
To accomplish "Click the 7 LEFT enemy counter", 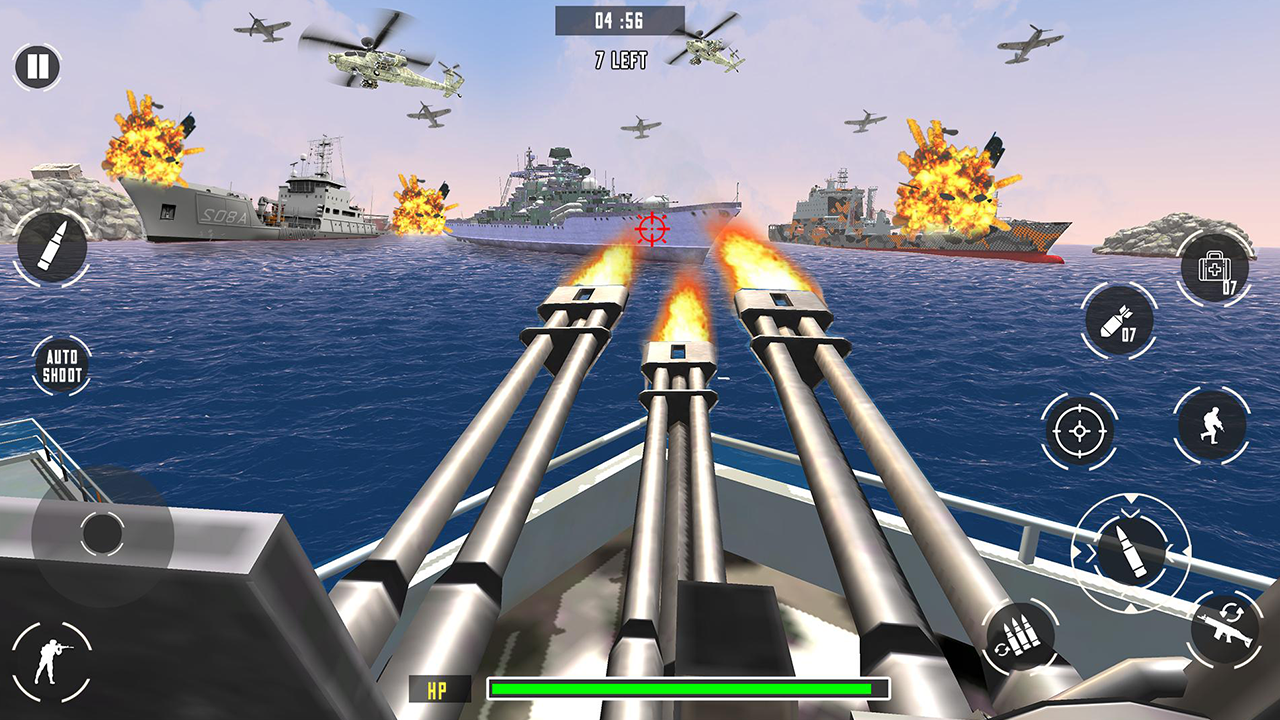I will click(620, 58).
